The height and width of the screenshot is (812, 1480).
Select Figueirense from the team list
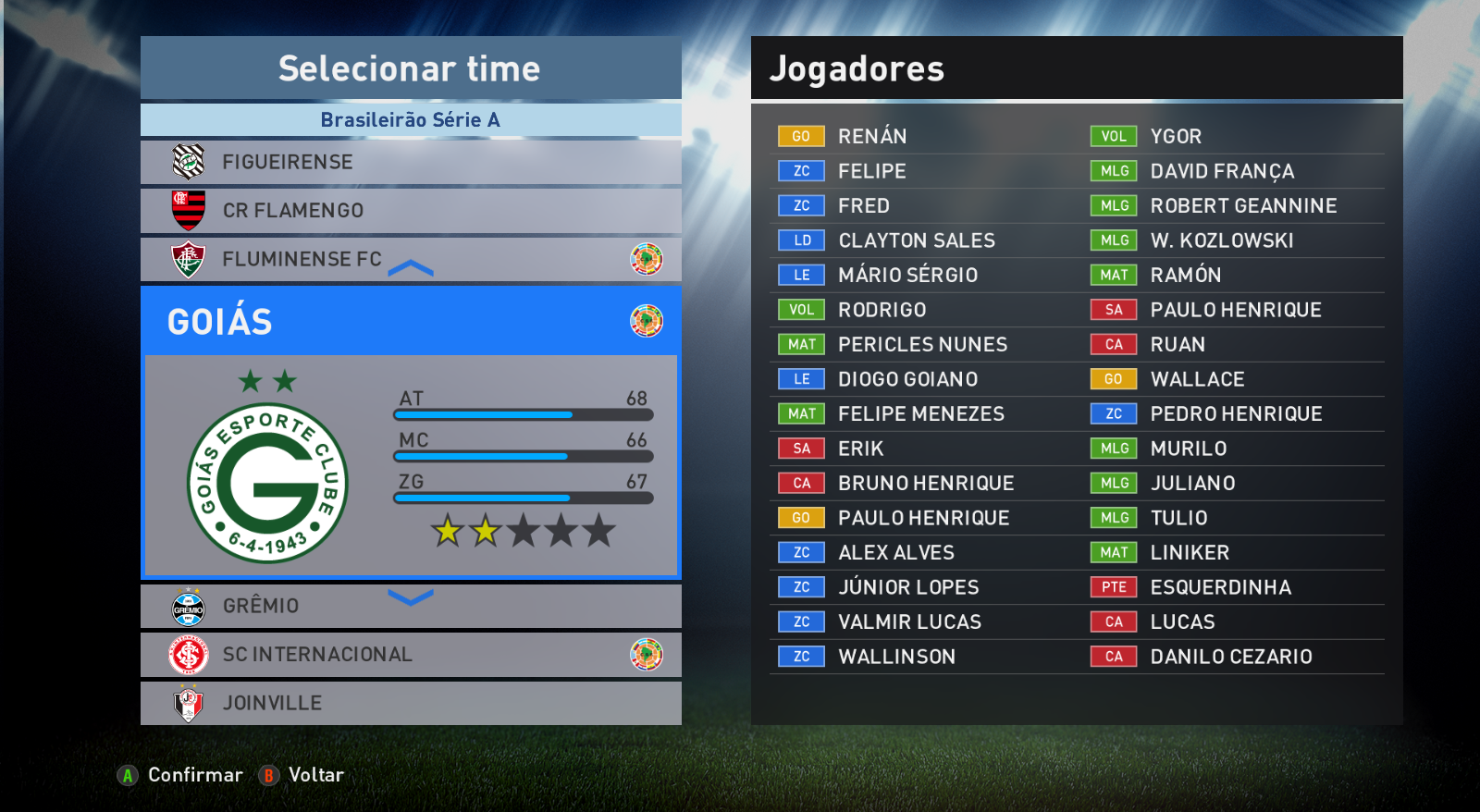(x=410, y=162)
